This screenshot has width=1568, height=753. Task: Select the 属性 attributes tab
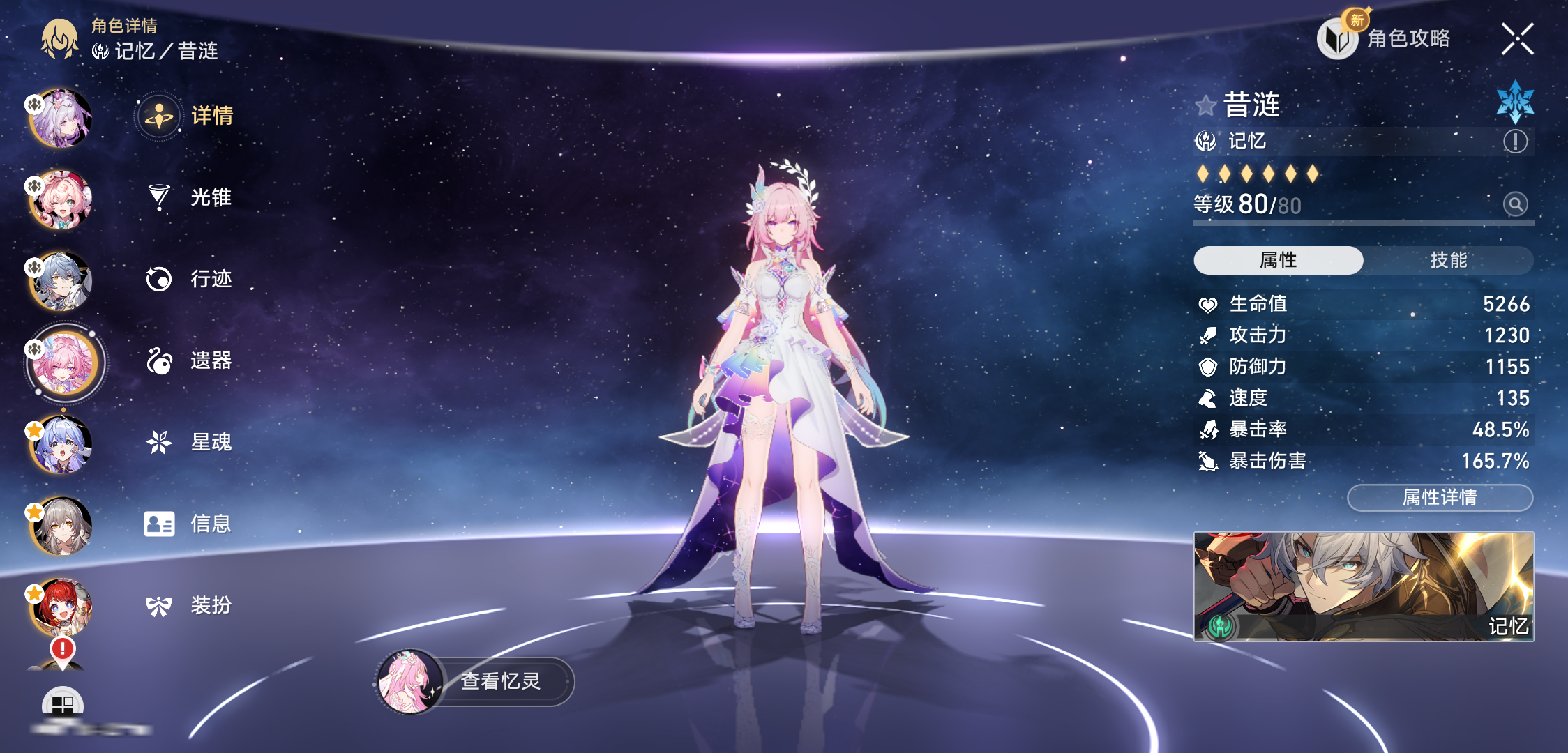pyautogui.click(x=1278, y=260)
